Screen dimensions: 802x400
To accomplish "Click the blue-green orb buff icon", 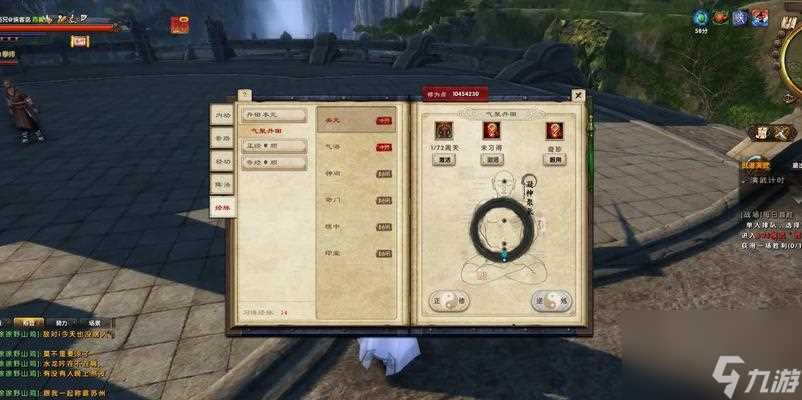I will (701, 17).
